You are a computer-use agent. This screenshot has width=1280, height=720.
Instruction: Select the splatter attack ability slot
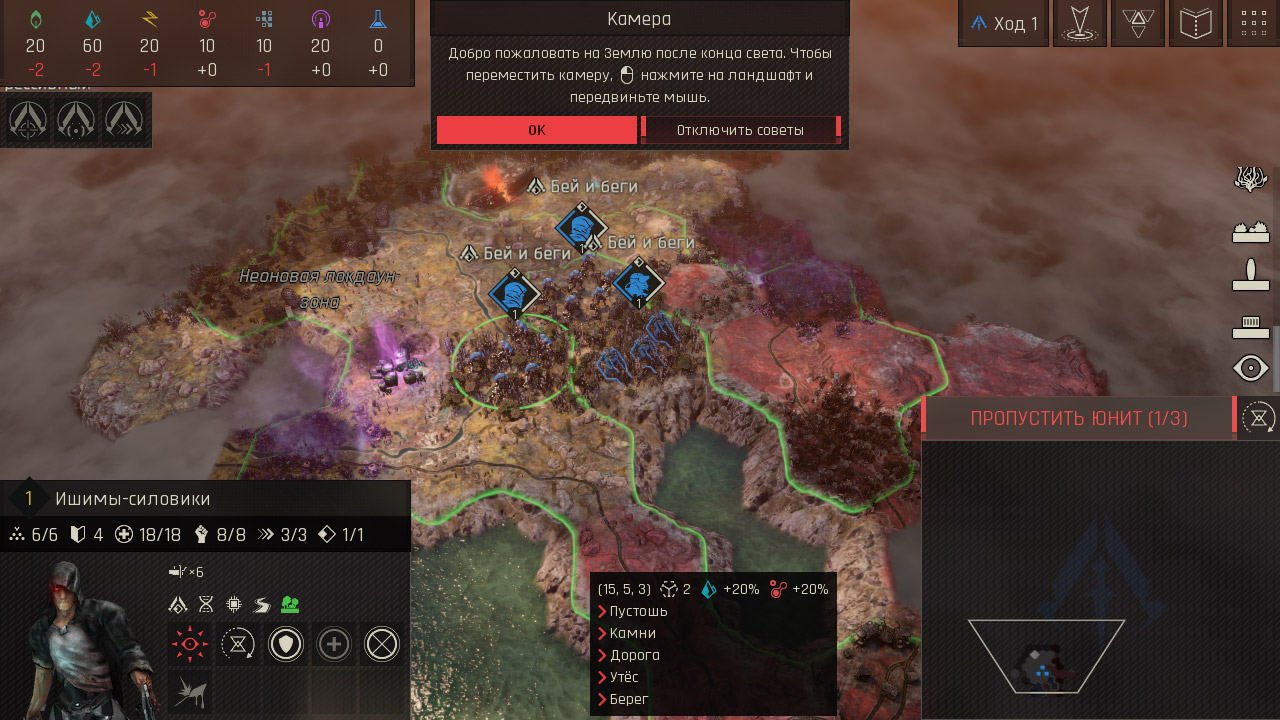[x=189, y=691]
